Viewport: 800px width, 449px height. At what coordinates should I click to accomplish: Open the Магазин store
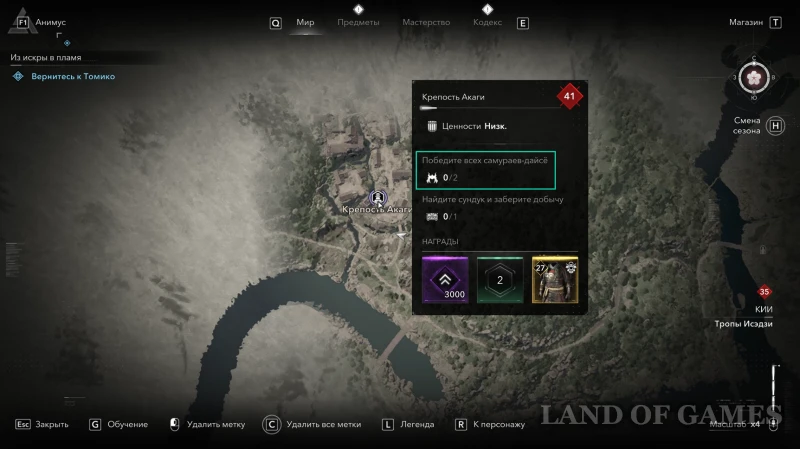point(746,22)
